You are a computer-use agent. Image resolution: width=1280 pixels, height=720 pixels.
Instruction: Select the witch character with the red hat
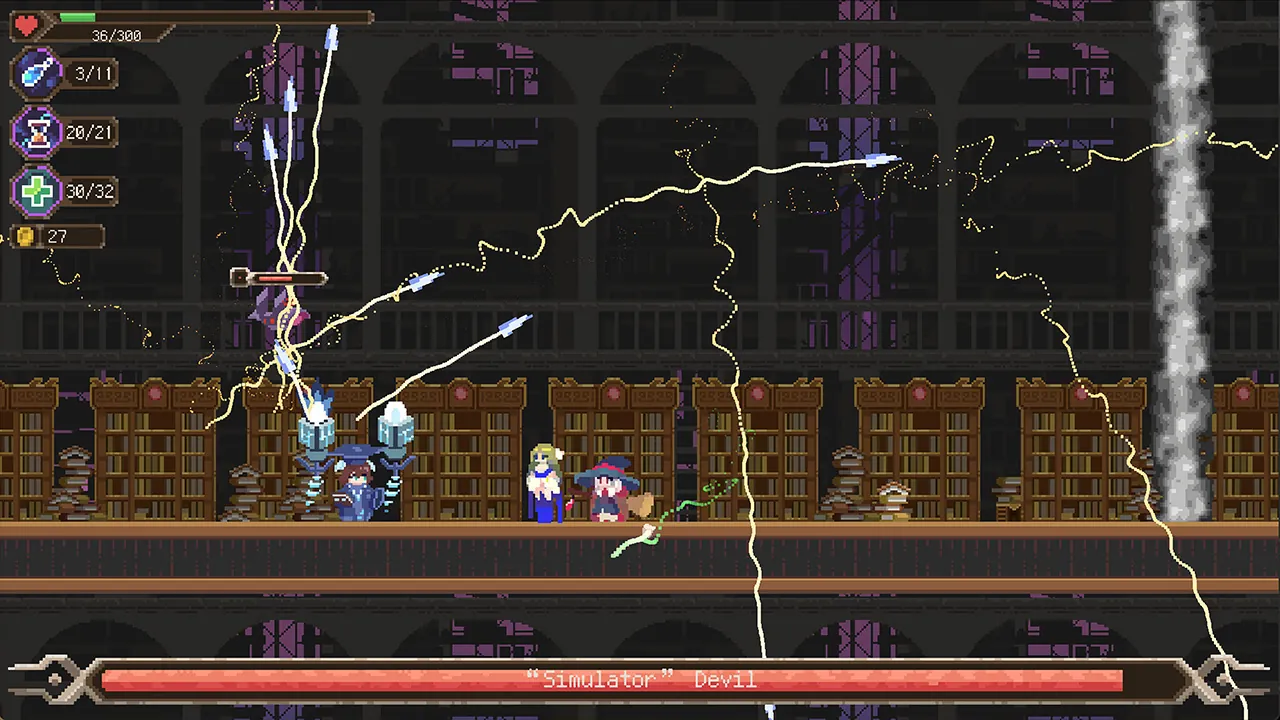click(610, 490)
